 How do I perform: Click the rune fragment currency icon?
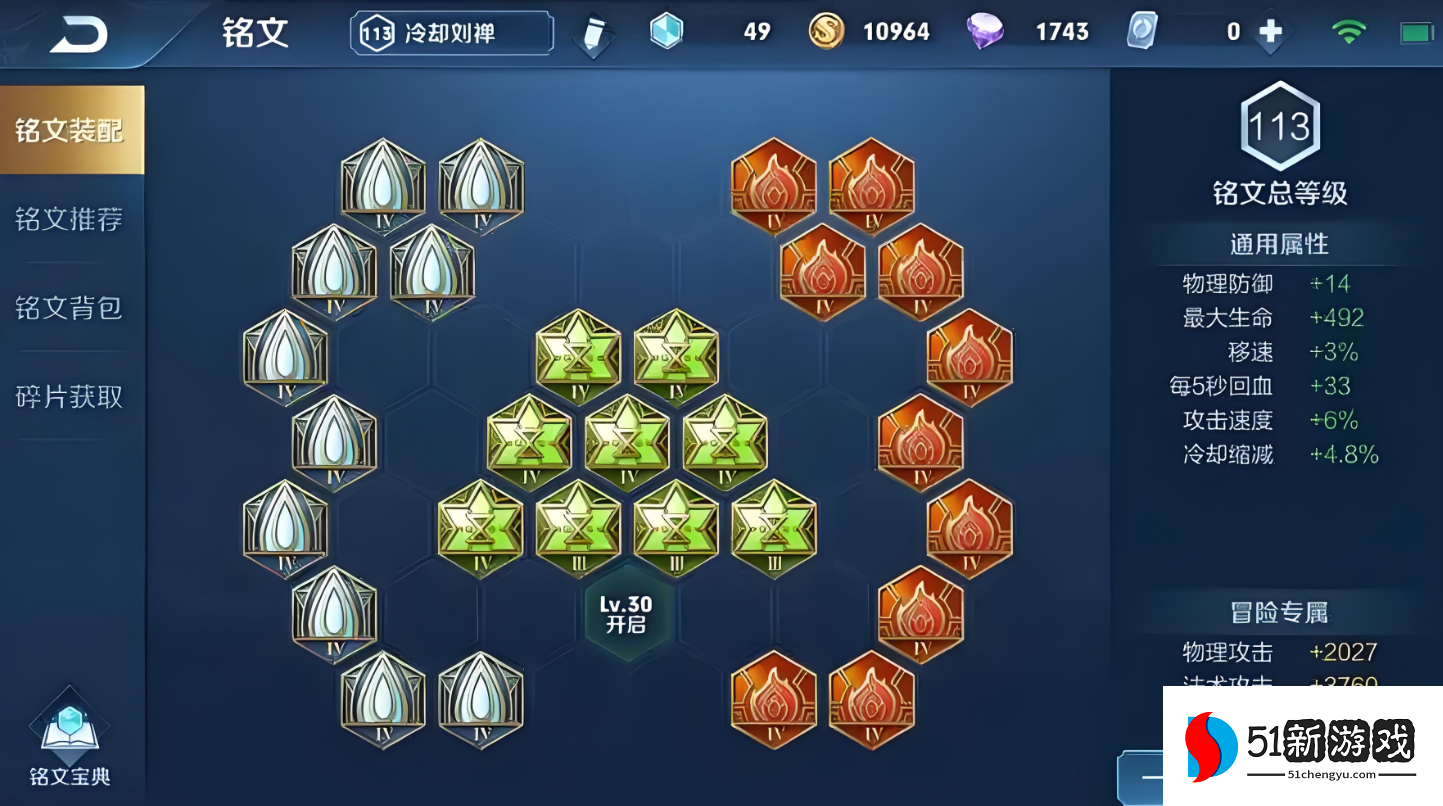1141,30
